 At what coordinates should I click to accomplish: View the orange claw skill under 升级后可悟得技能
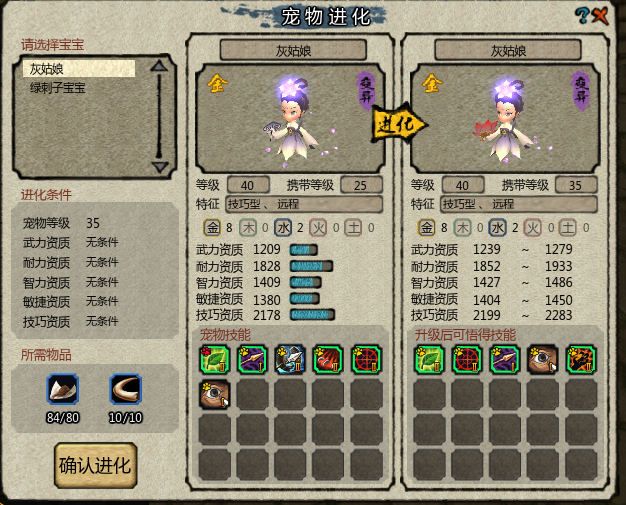click(x=581, y=360)
